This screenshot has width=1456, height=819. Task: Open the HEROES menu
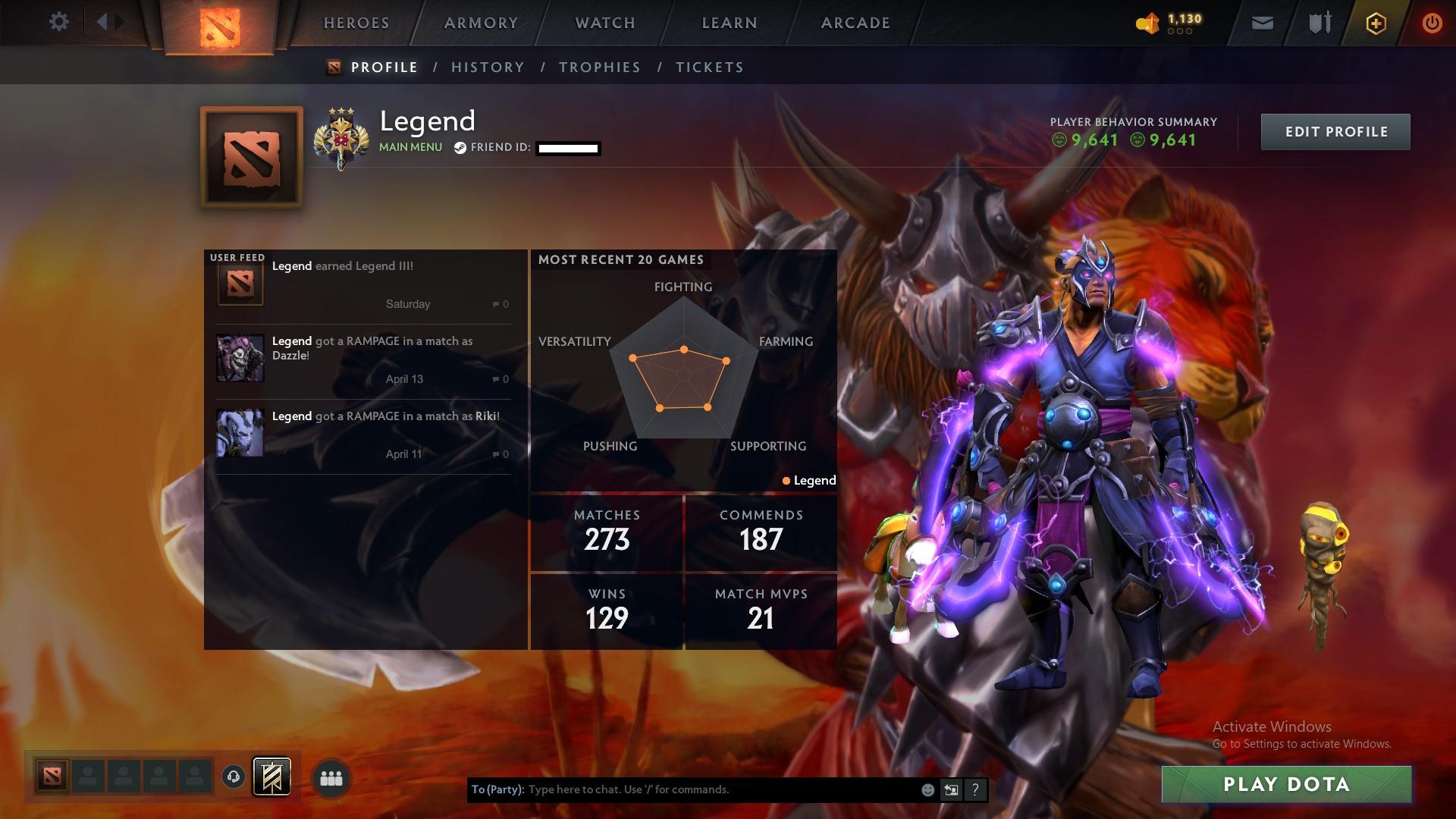coord(356,22)
